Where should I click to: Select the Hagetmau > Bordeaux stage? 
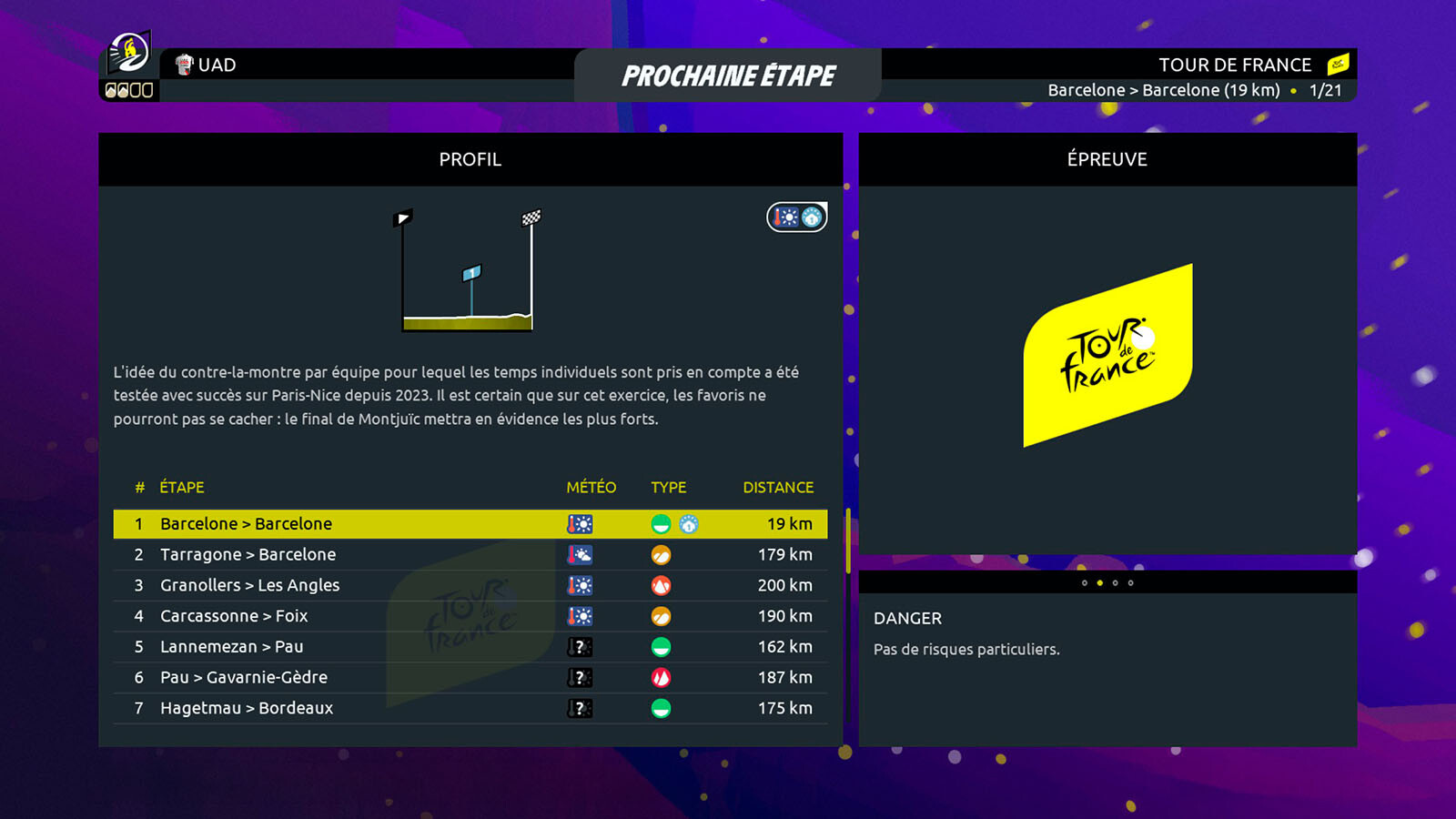coord(470,708)
